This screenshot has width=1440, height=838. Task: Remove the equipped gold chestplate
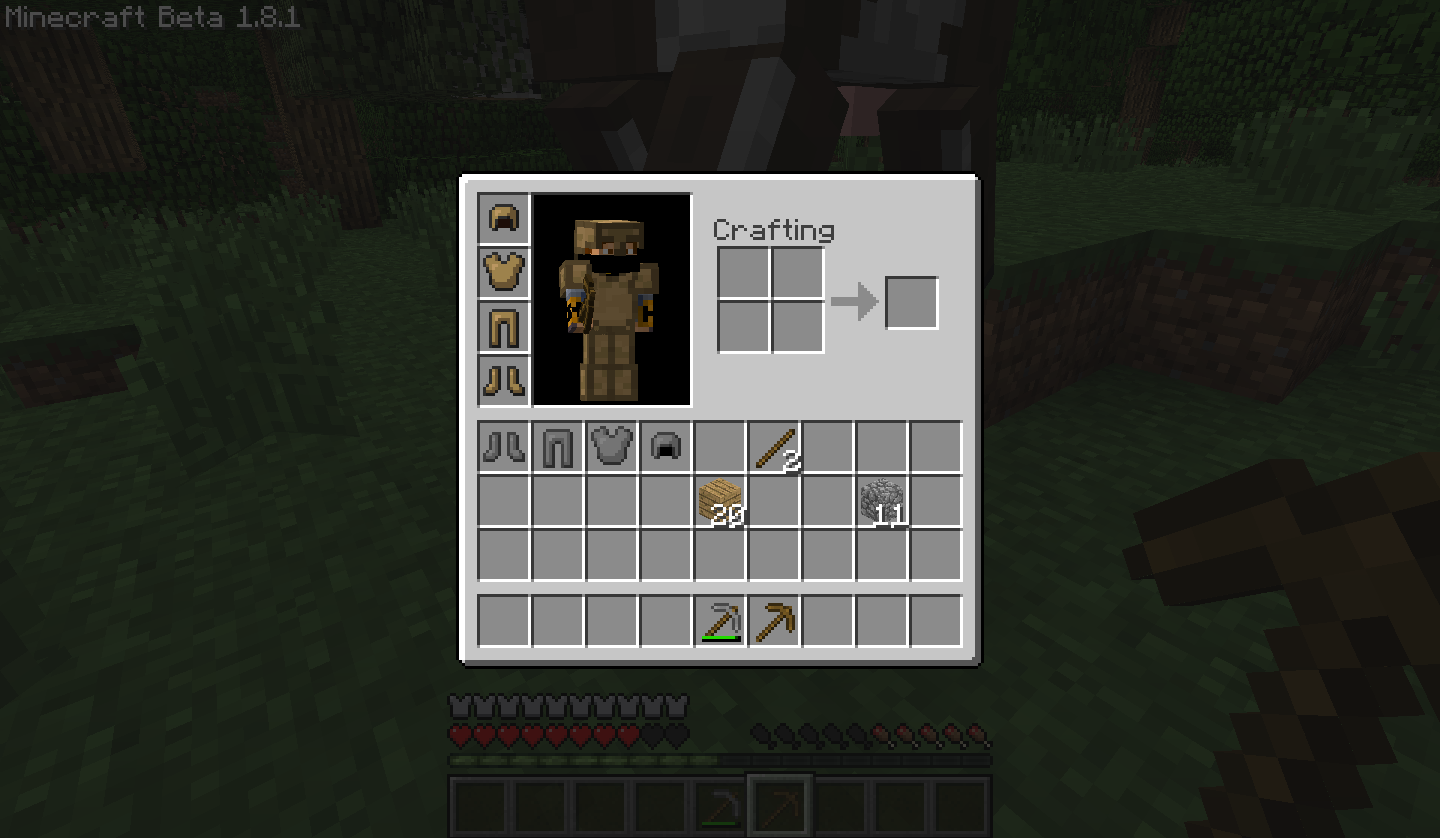coord(504,273)
